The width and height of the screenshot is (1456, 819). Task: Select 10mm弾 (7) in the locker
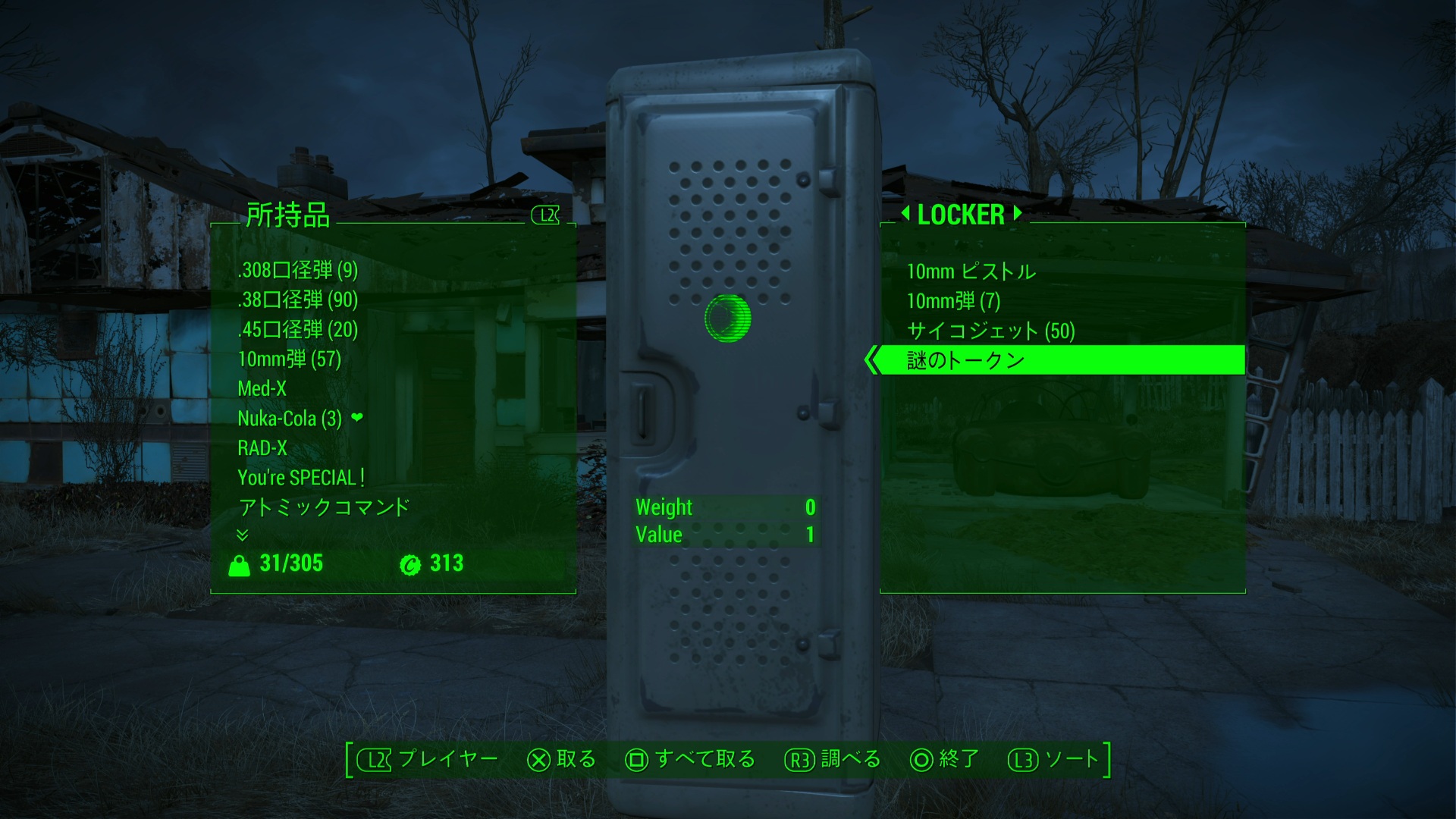953,300
